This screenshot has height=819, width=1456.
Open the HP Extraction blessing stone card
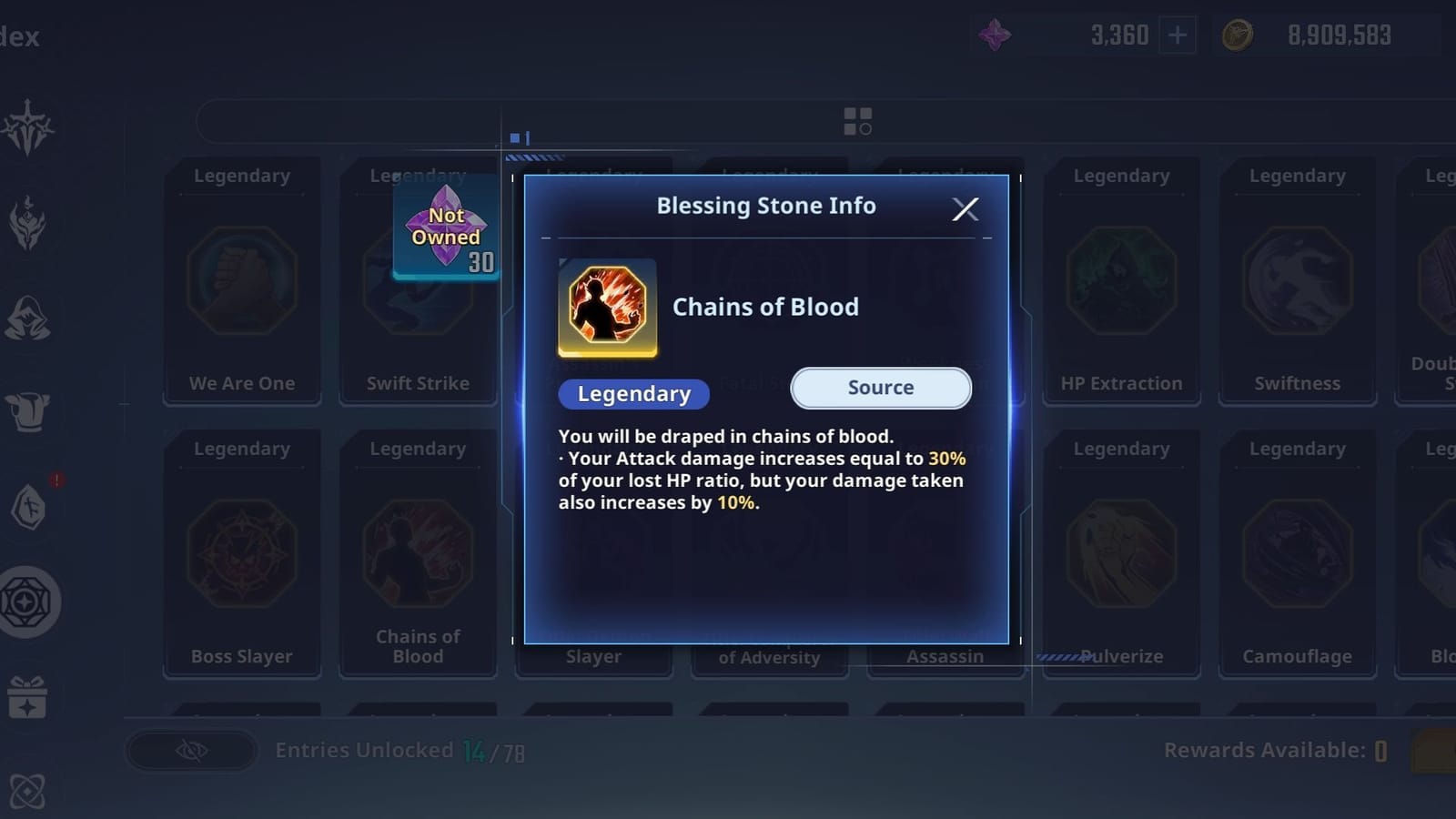tap(1121, 282)
